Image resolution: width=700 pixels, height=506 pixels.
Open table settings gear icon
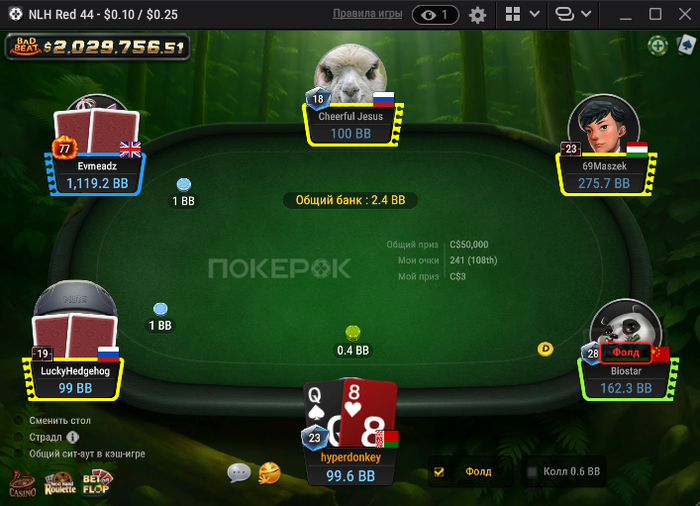[477, 15]
